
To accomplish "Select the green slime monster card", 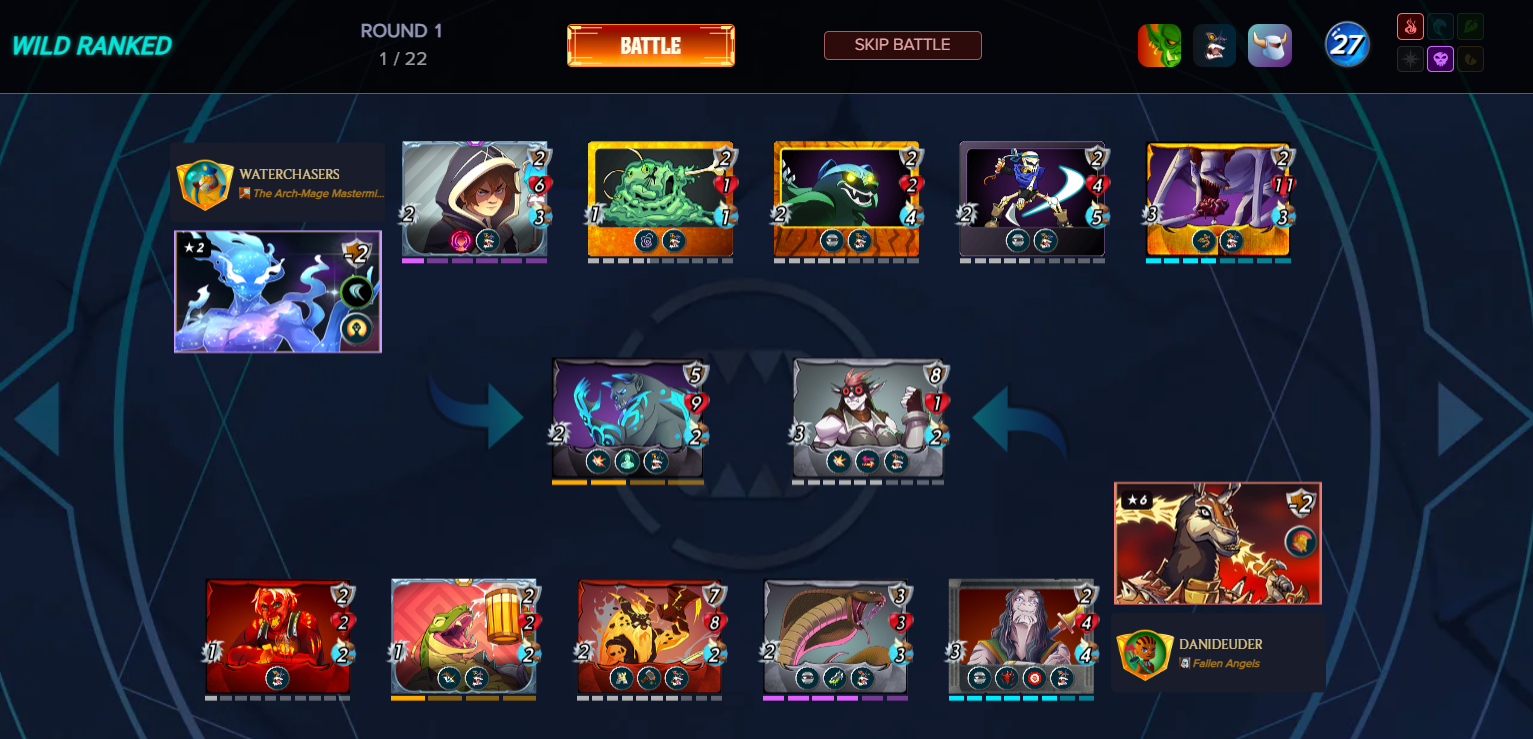I will click(x=660, y=199).
